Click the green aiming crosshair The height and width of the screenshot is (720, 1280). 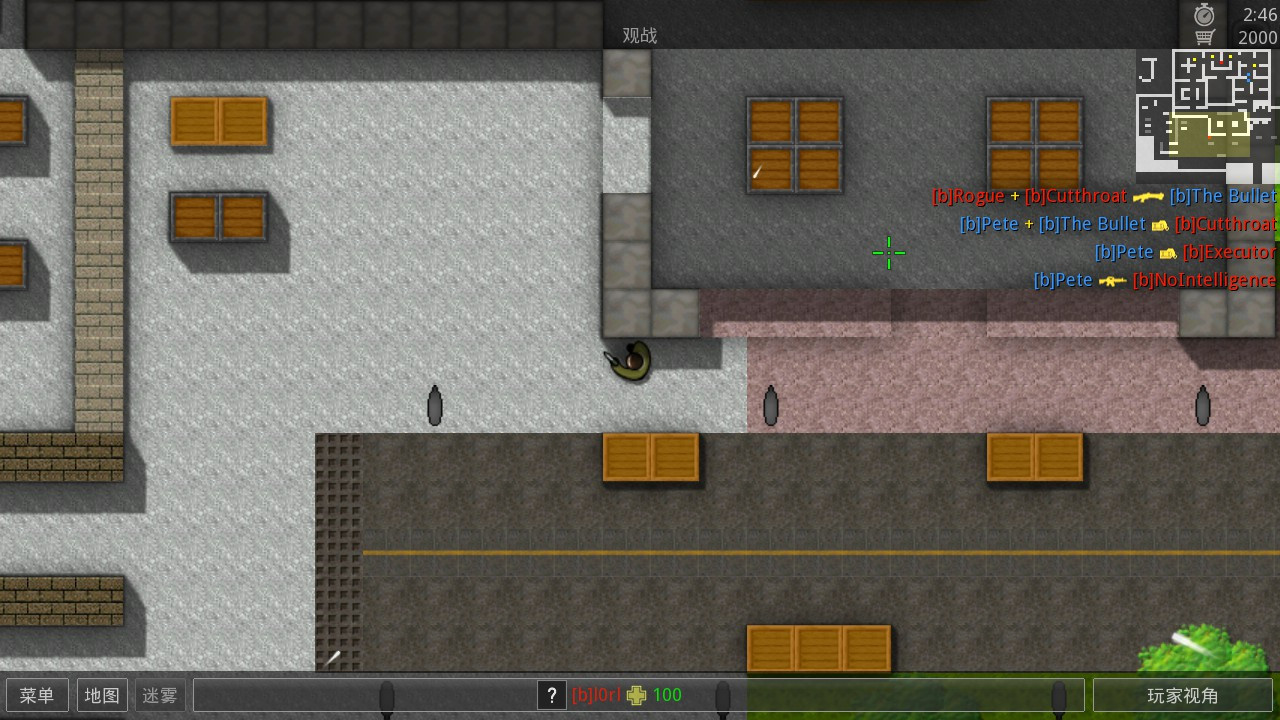(x=888, y=253)
